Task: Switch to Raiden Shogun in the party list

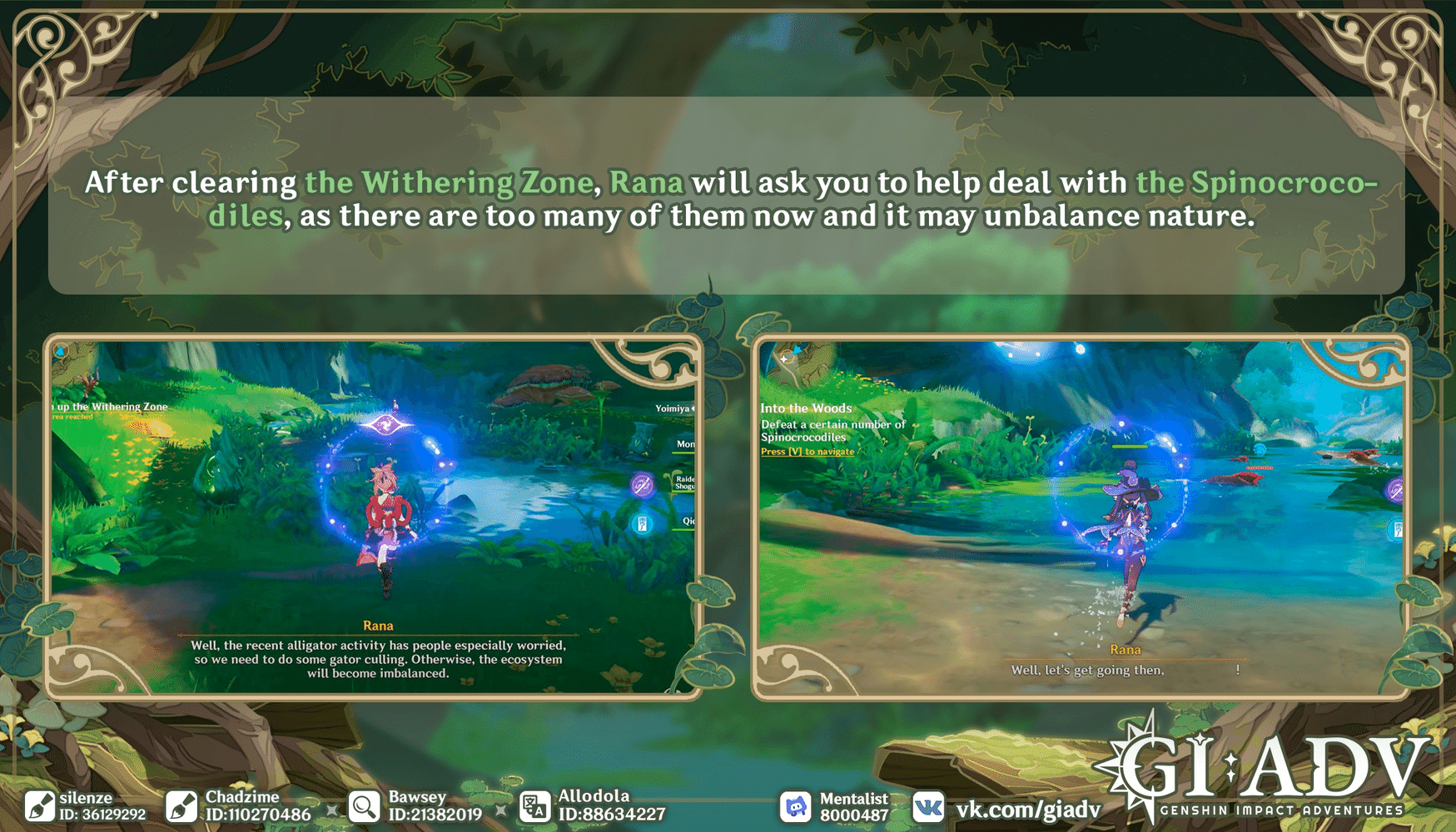Action: coord(684,483)
